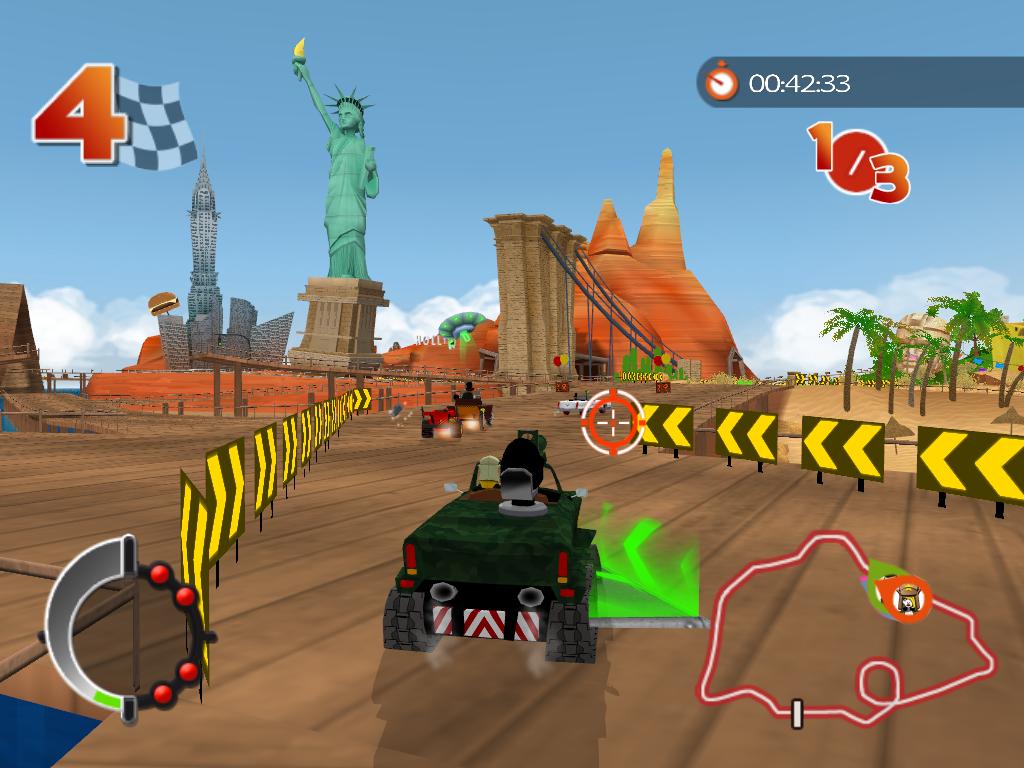This screenshot has width=1024, height=768.
Task: Click the stopwatch icon
Action: (x=720, y=81)
